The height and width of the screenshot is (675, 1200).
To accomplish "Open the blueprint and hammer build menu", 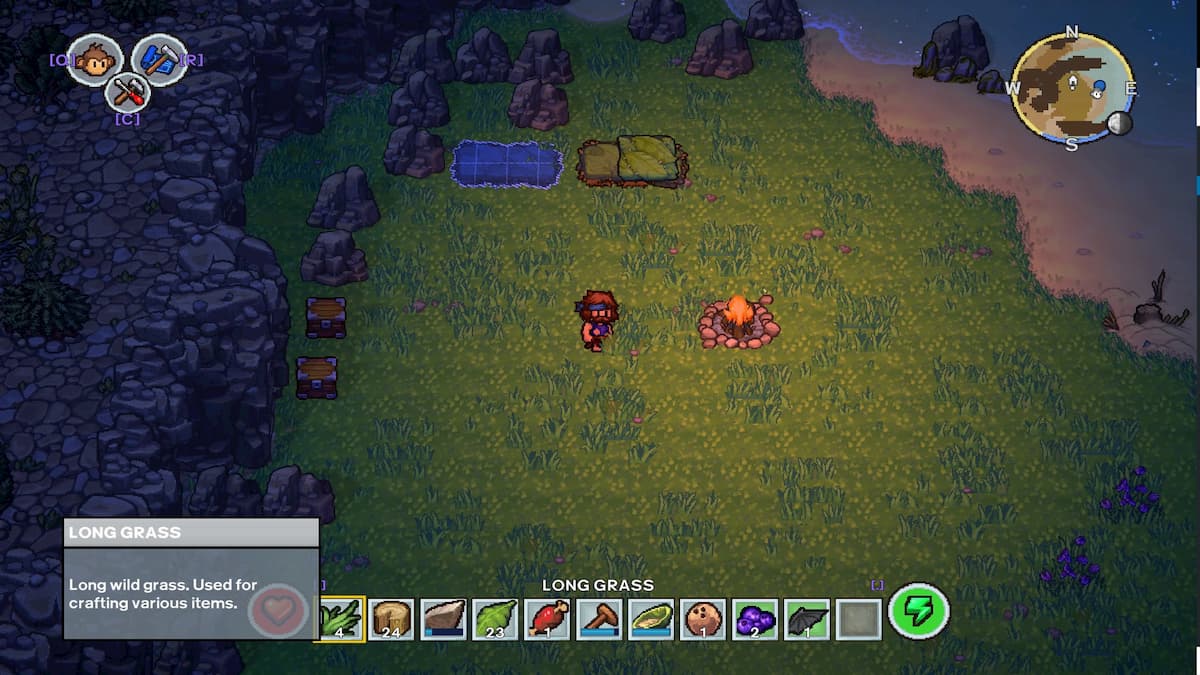I will tap(158, 59).
